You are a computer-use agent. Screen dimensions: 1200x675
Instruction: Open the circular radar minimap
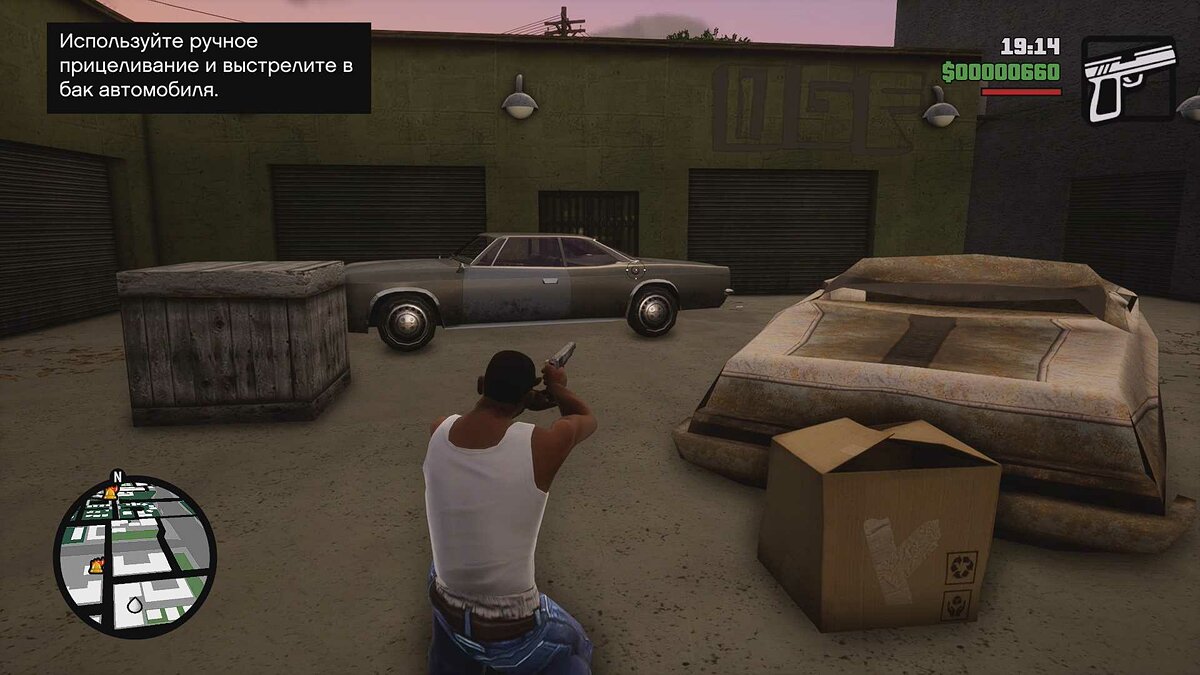pos(134,556)
